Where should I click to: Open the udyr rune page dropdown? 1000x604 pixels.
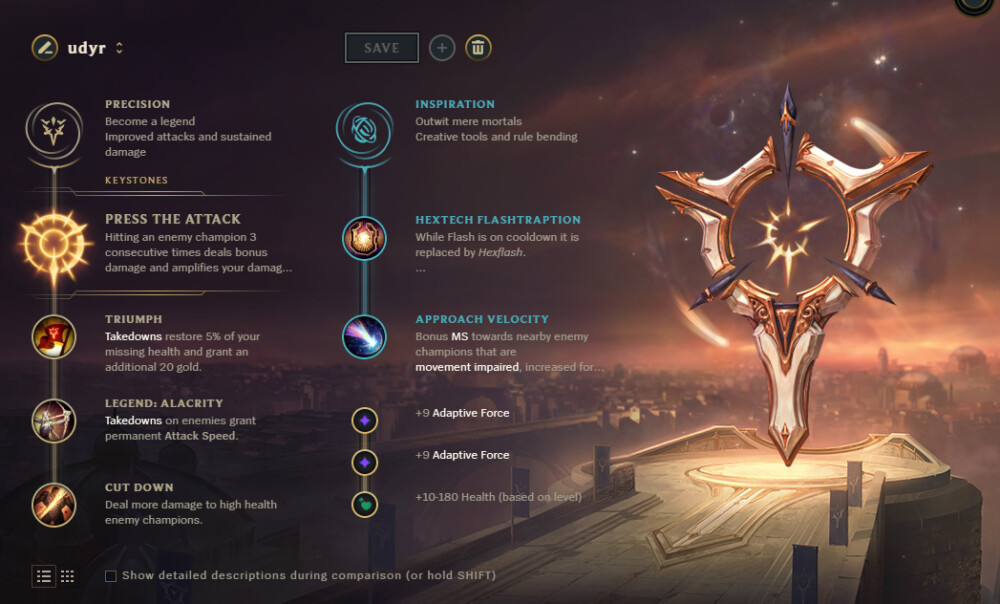coord(119,48)
